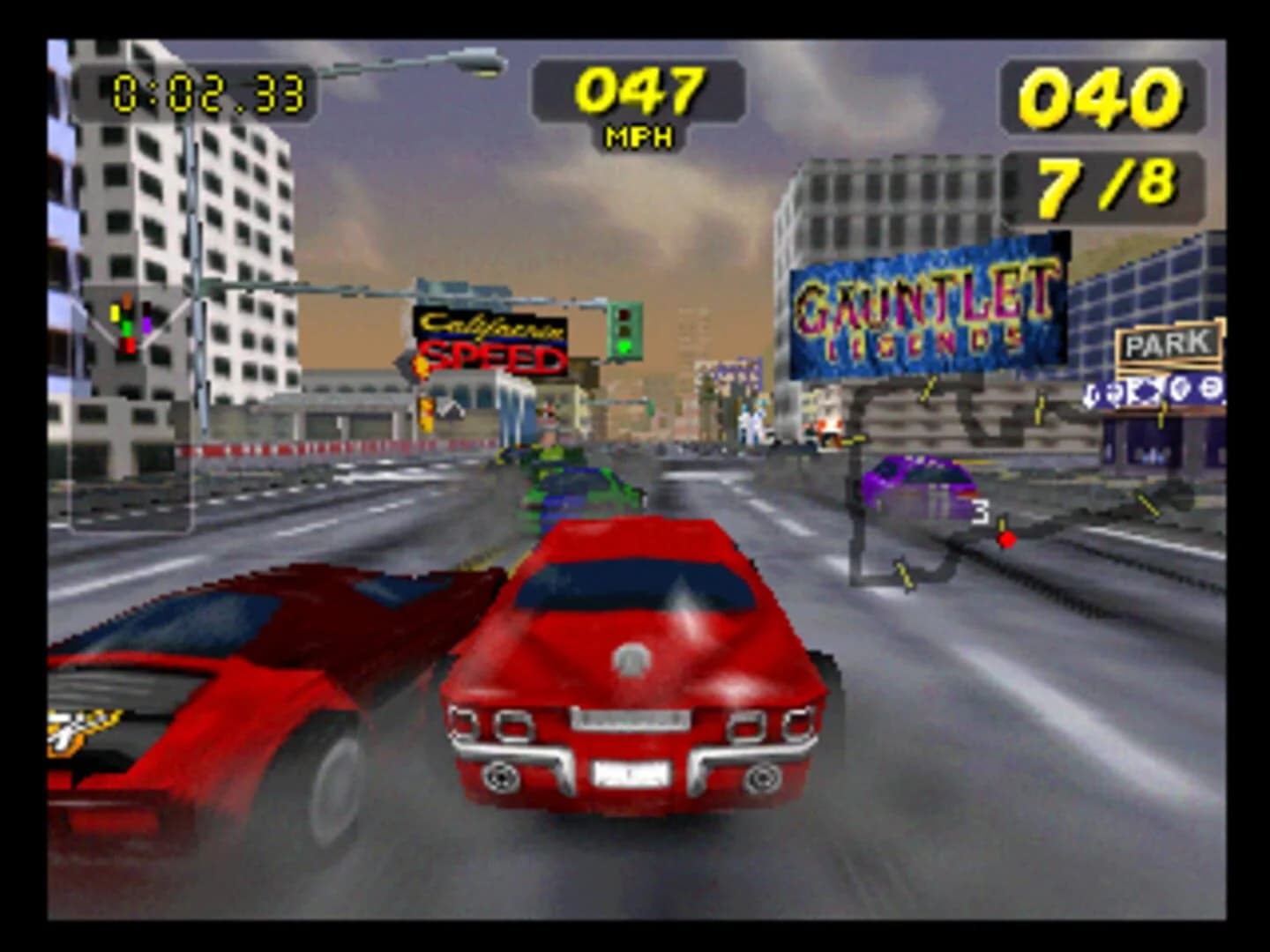The height and width of the screenshot is (952, 1270).
Task: Click the purple drifting car on the right
Action: pyautogui.click(x=919, y=483)
